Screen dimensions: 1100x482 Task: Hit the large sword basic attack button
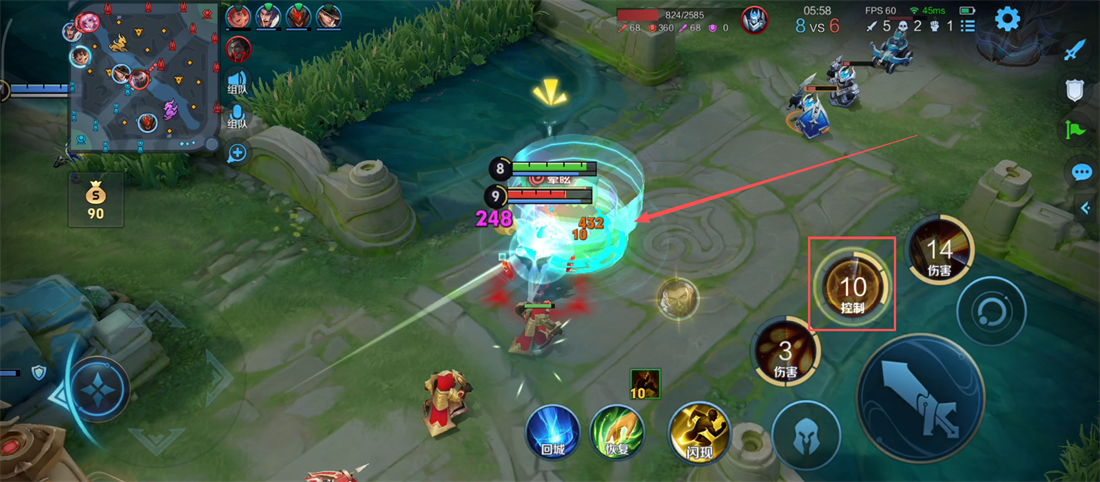tap(920, 399)
